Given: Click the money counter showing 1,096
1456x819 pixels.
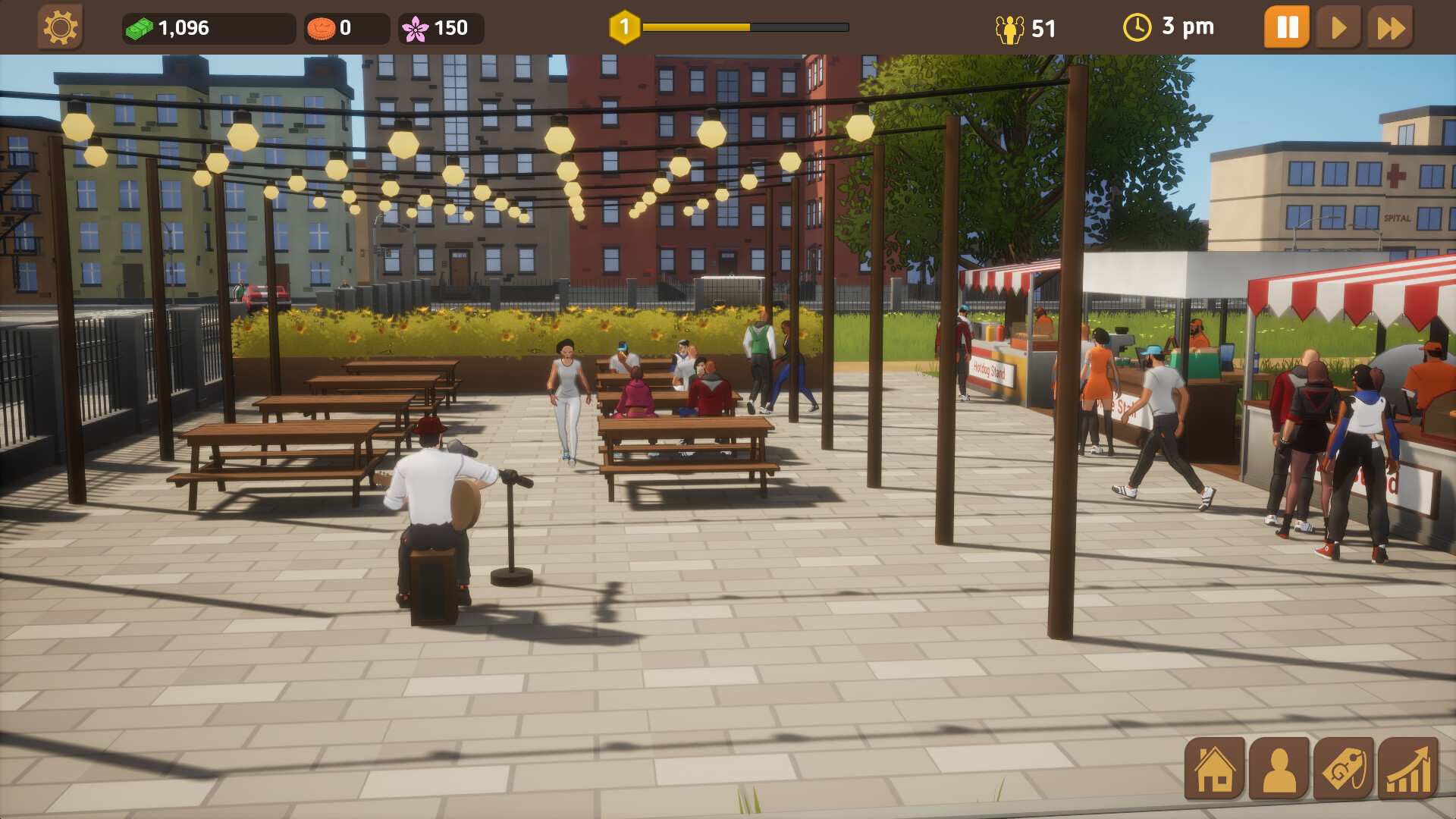Looking at the screenshot, I should [180, 27].
